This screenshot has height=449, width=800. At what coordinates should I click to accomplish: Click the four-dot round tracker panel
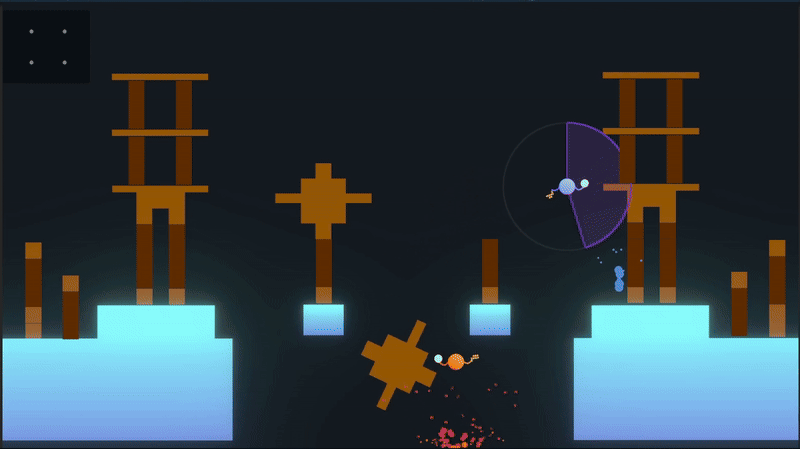click(x=47, y=47)
